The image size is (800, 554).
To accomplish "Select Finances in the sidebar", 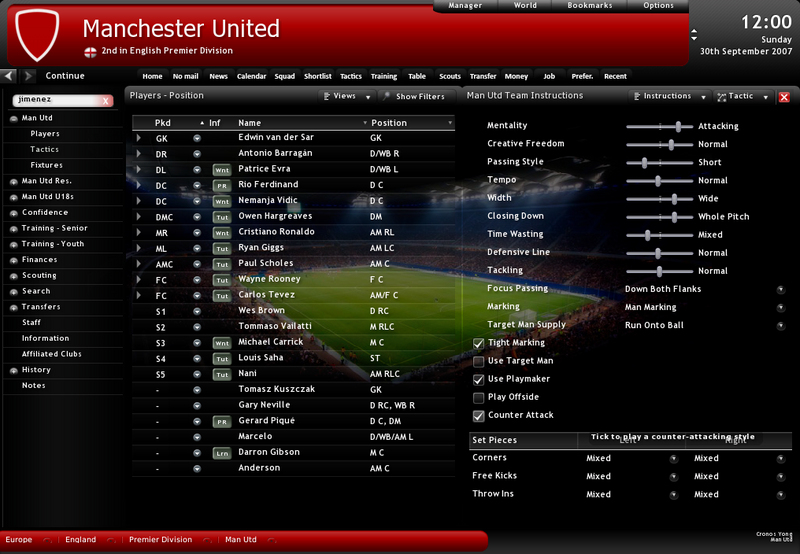I will pos(40,260).
